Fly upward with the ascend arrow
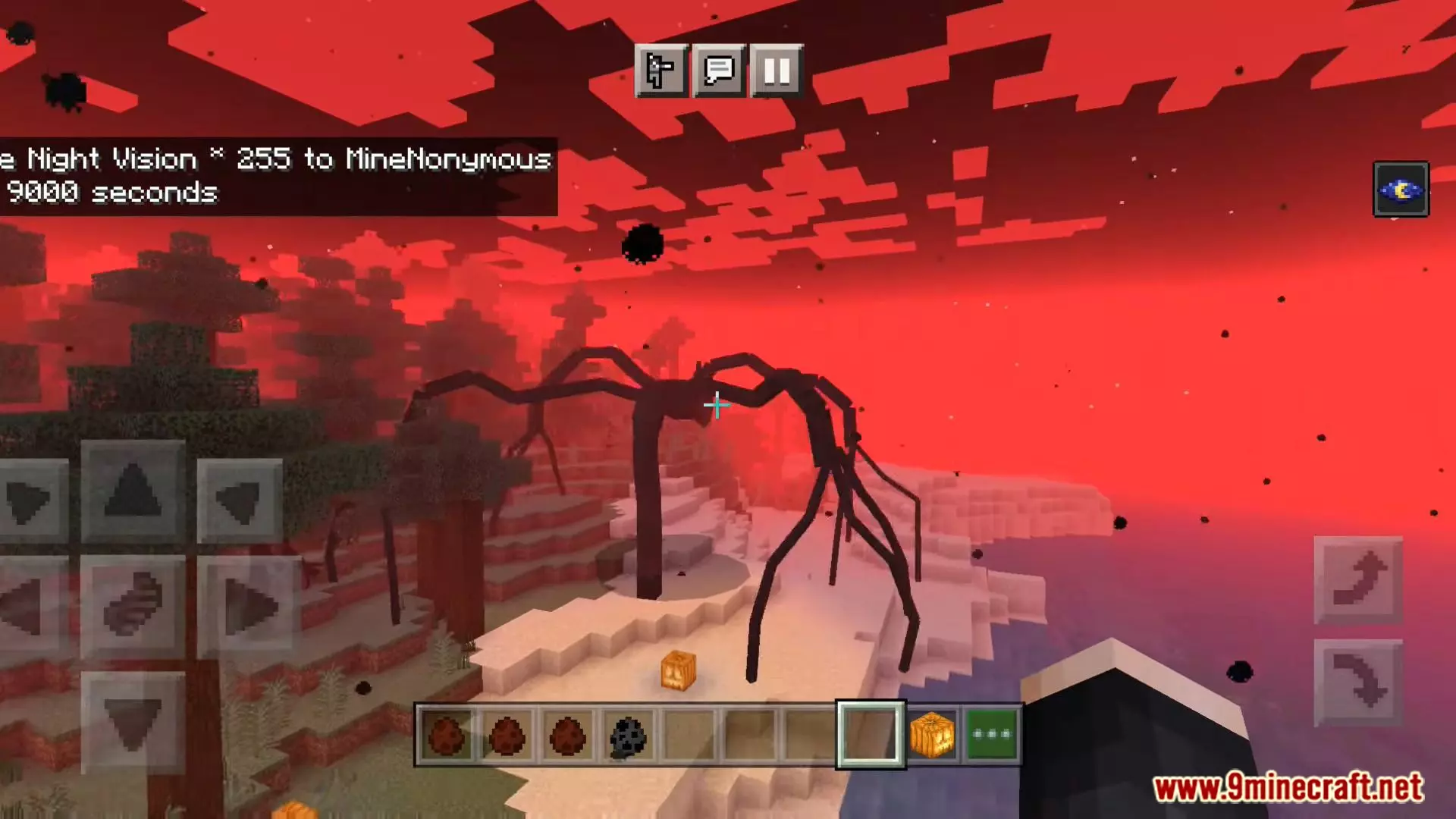Screen dimensions: 1456x819 (x=1358, y=580)
